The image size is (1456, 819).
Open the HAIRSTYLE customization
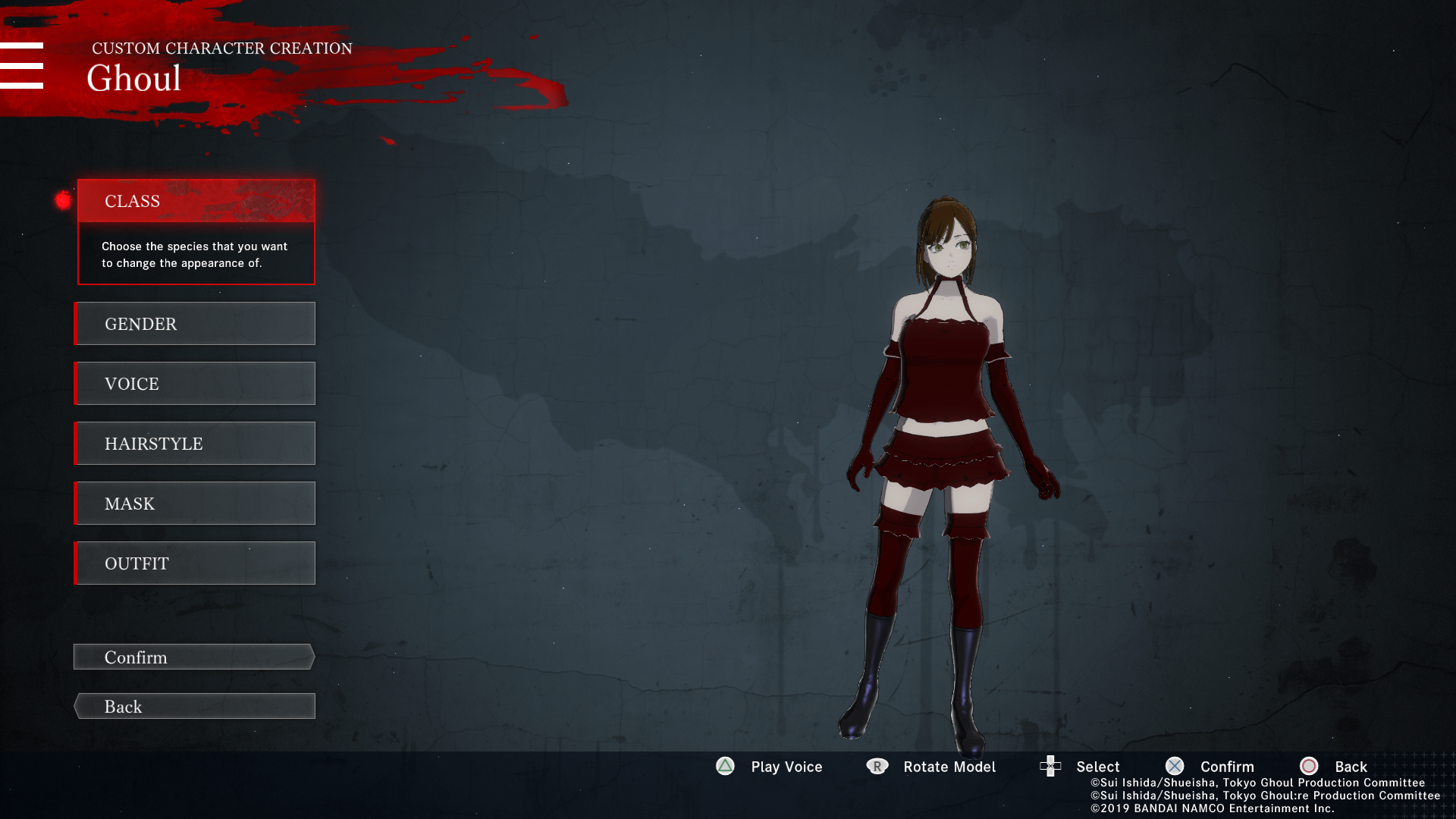[195, 444]
